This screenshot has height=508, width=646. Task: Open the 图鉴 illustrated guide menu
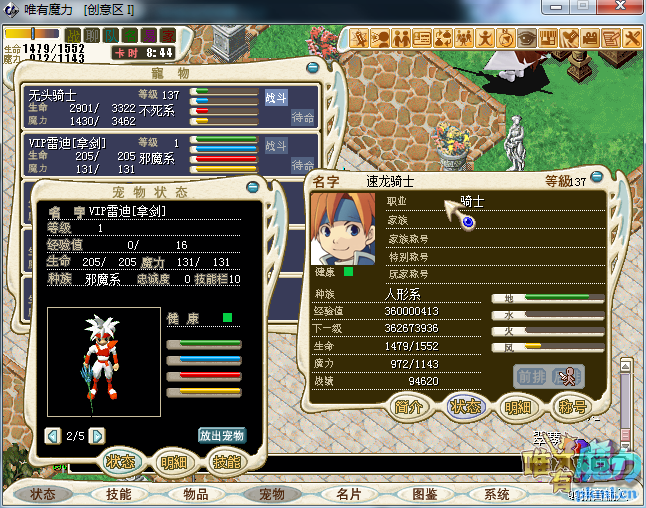point(424,494)
